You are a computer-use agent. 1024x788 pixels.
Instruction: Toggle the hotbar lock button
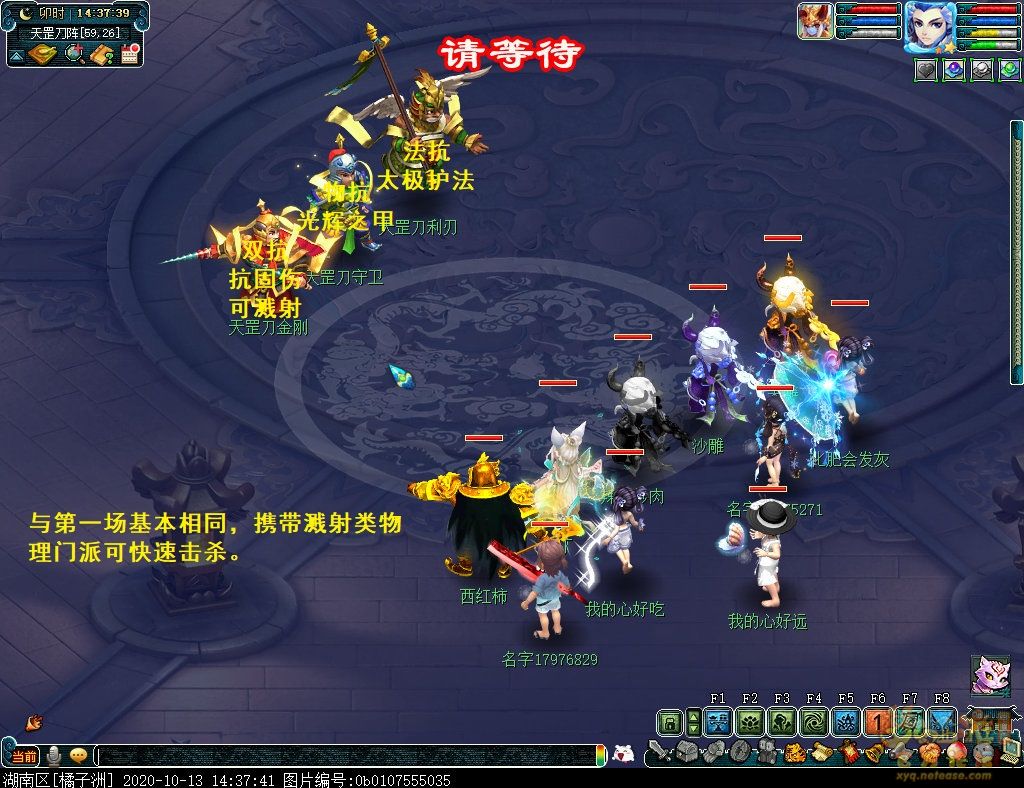[x=670, y=722]
